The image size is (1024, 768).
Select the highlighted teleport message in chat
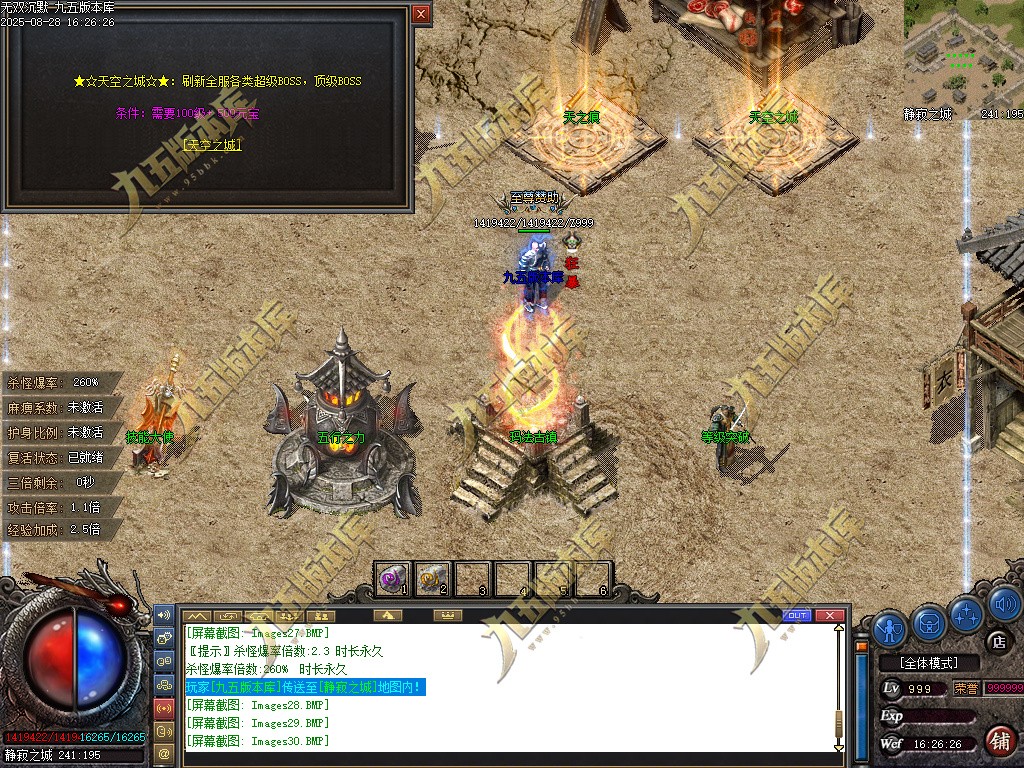pos(305,687)
